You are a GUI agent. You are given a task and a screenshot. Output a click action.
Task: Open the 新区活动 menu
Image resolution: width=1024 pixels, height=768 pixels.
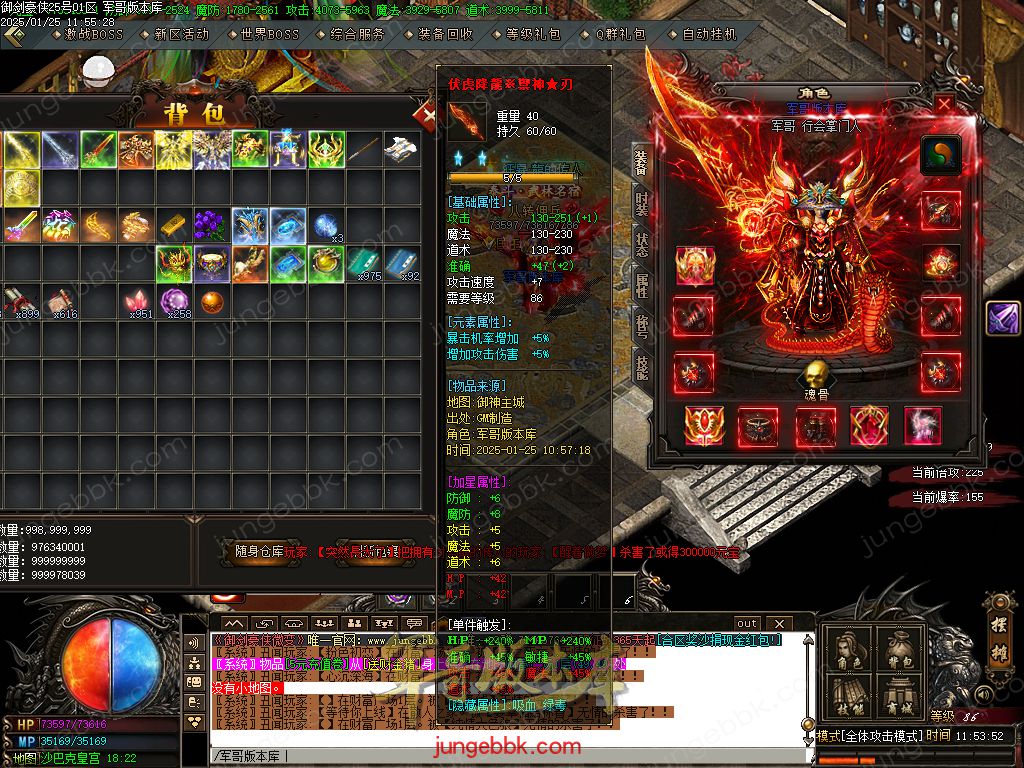pyautogui.click(x=181, y=34)
